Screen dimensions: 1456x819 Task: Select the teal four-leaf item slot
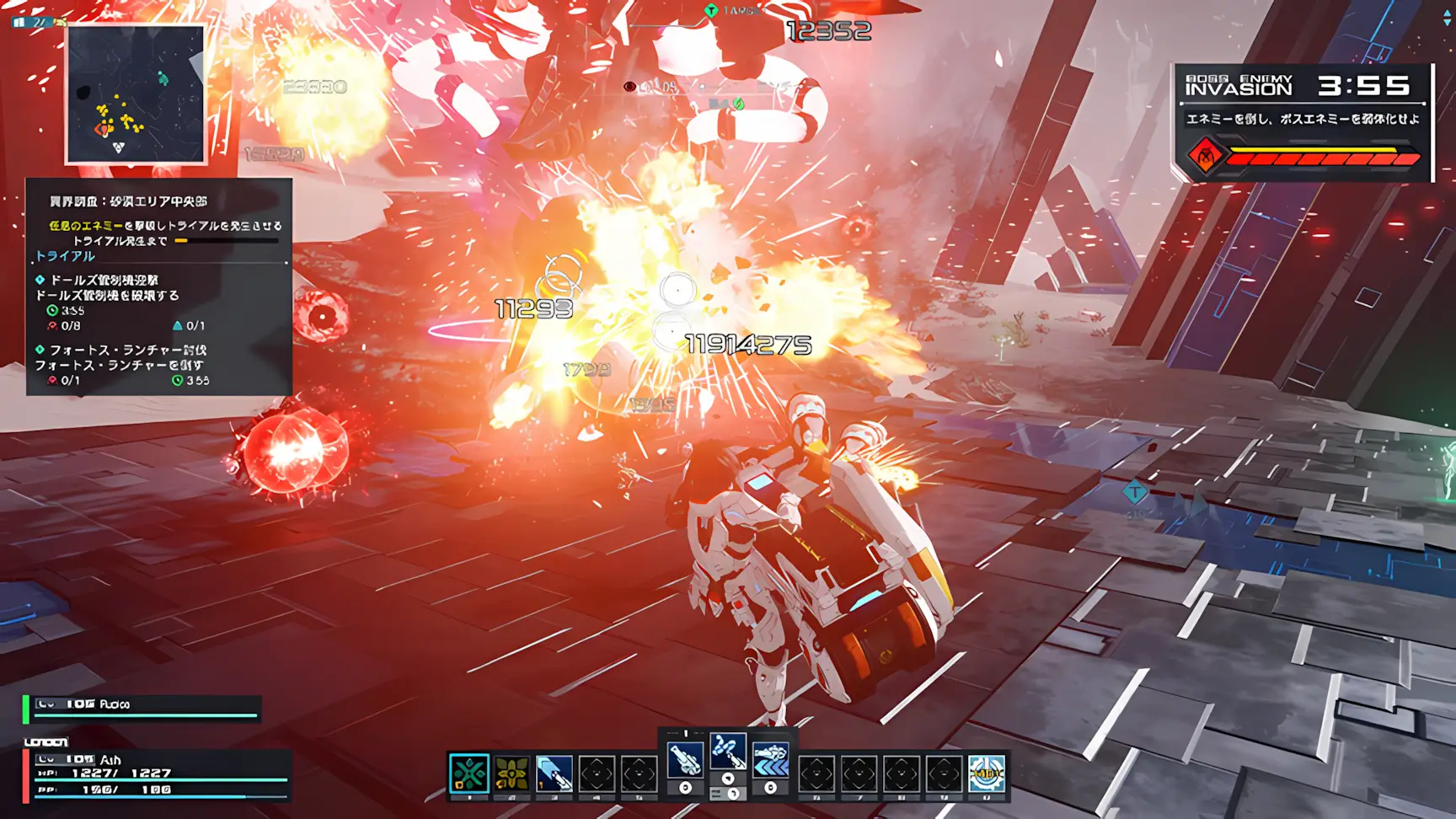[468, 773]
